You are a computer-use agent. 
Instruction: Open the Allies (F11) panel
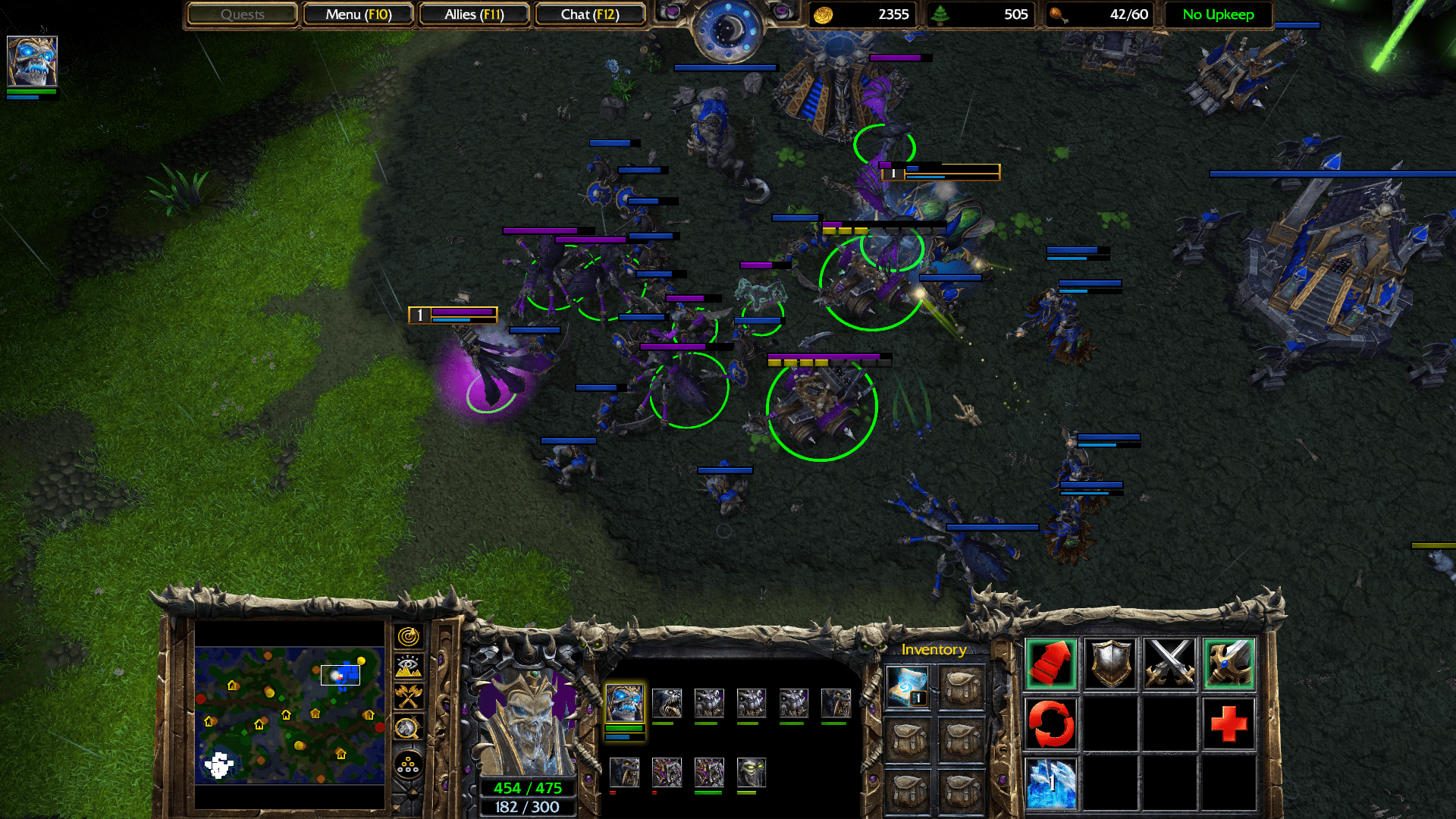point(474,14)
